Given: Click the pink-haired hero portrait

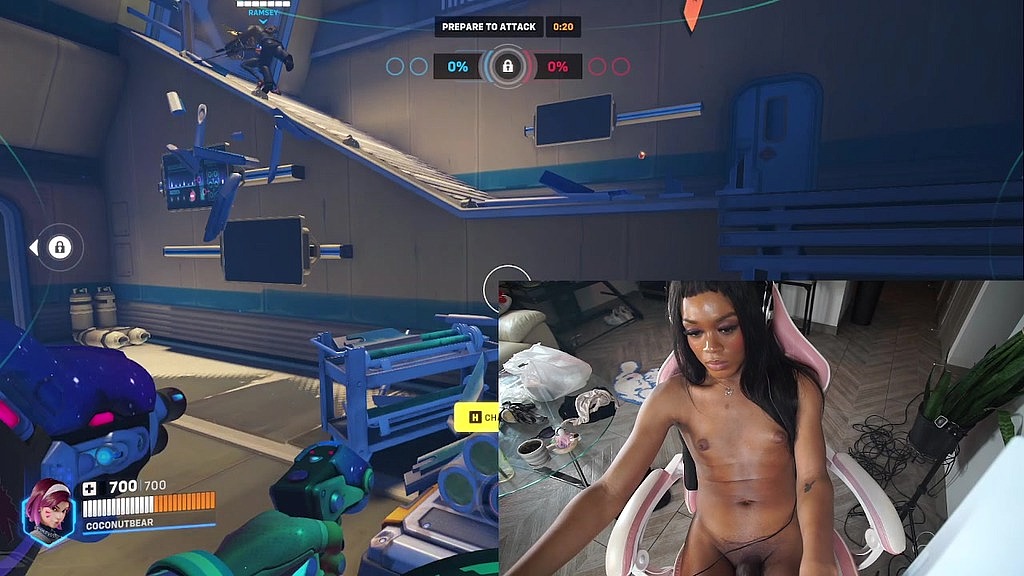Looking at the screenshot, I should (x=48, y=510).
